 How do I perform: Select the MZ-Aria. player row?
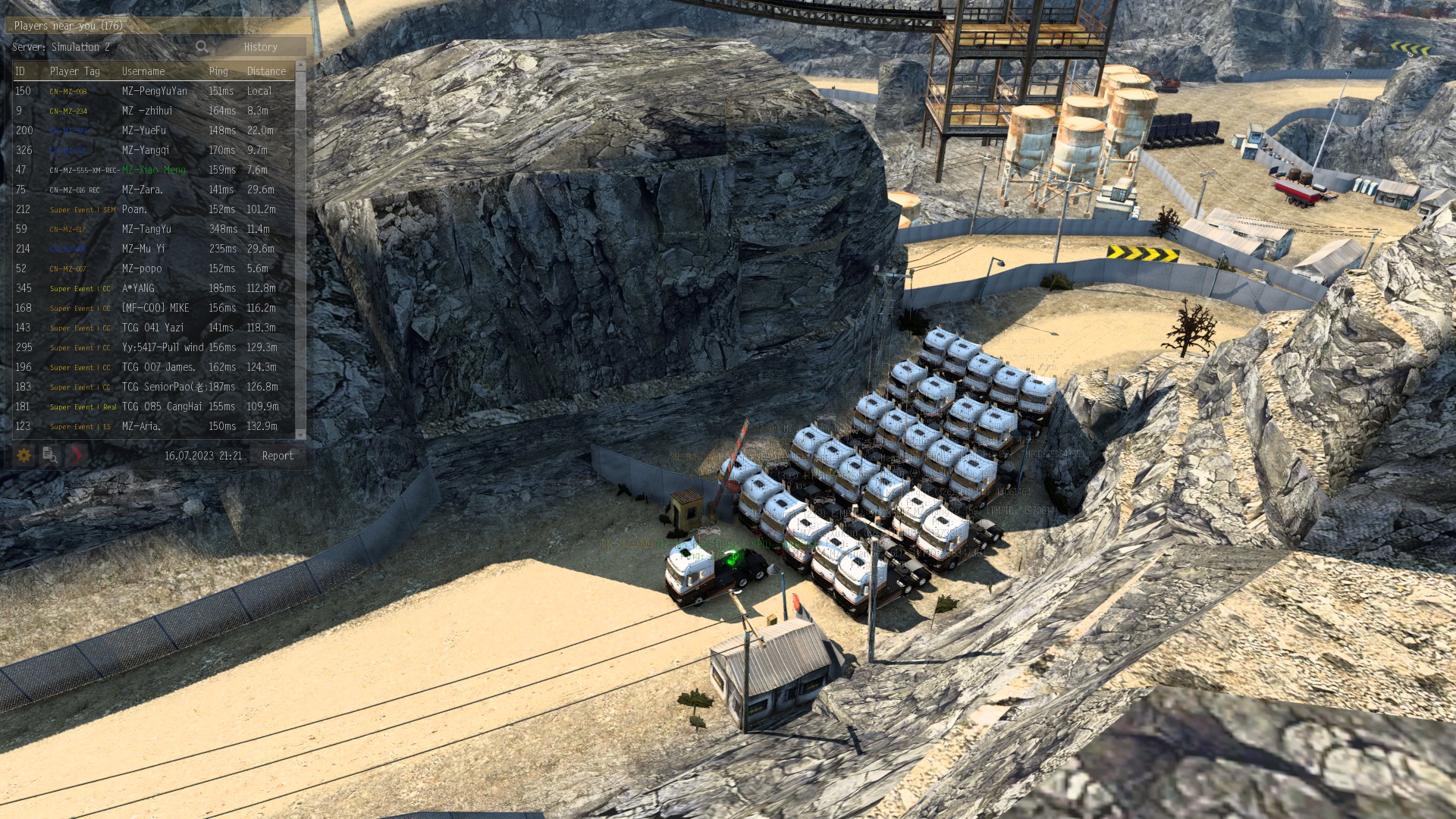point(141,426)
